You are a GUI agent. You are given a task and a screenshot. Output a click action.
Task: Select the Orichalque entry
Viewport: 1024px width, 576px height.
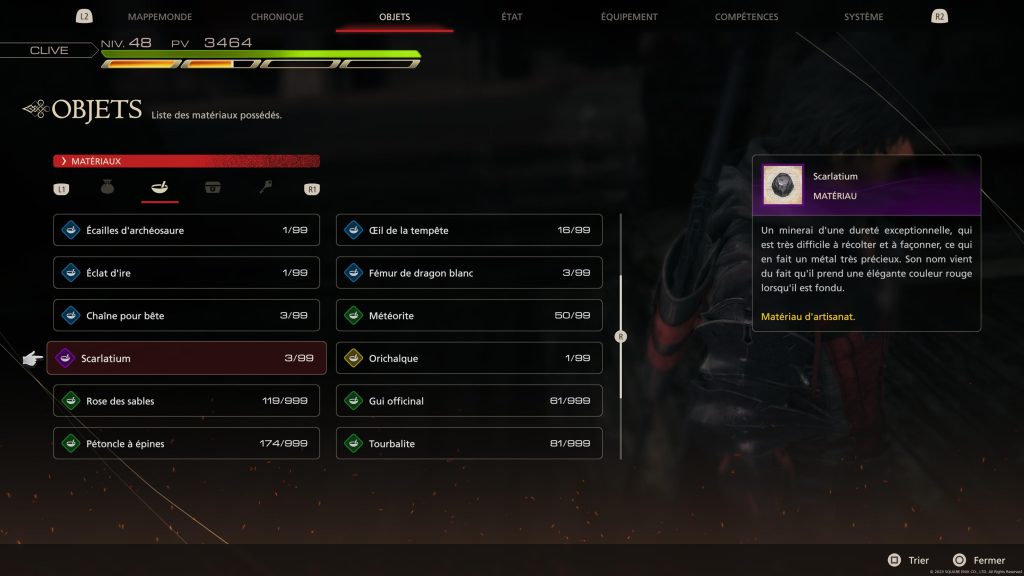click(x=469, y=358)
